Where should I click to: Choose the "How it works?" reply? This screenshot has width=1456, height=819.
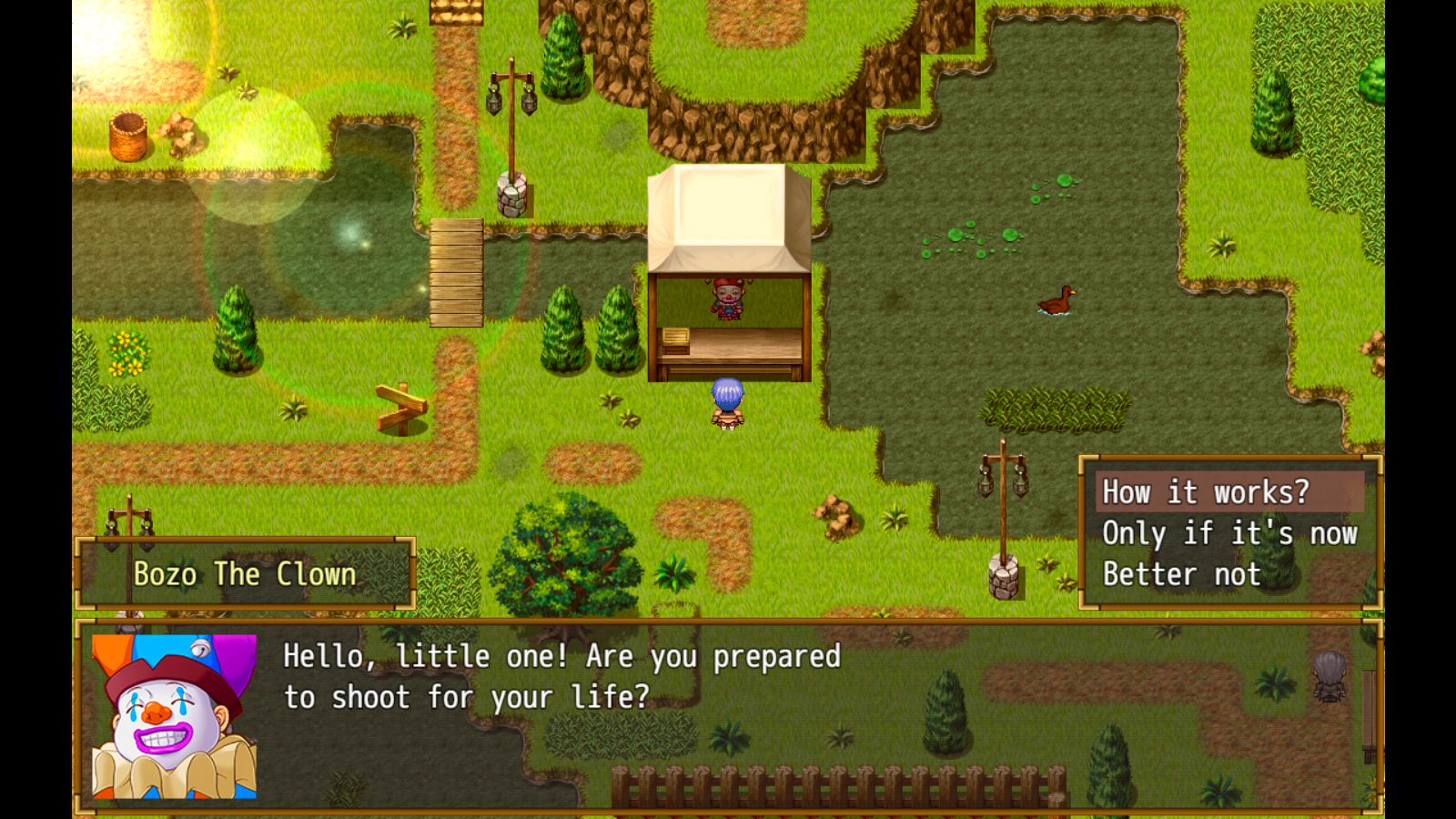point(1206,492)
